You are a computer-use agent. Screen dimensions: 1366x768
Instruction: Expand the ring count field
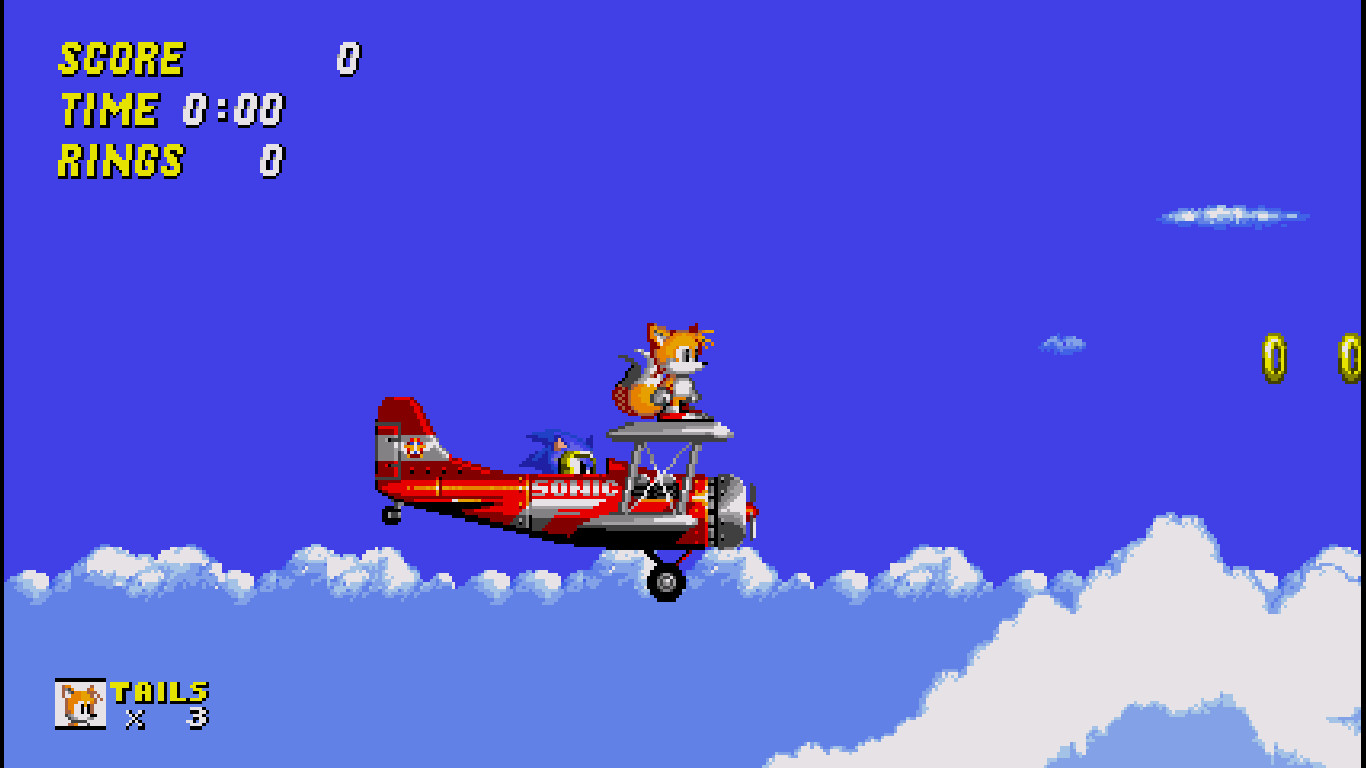(x=271, y=160)
